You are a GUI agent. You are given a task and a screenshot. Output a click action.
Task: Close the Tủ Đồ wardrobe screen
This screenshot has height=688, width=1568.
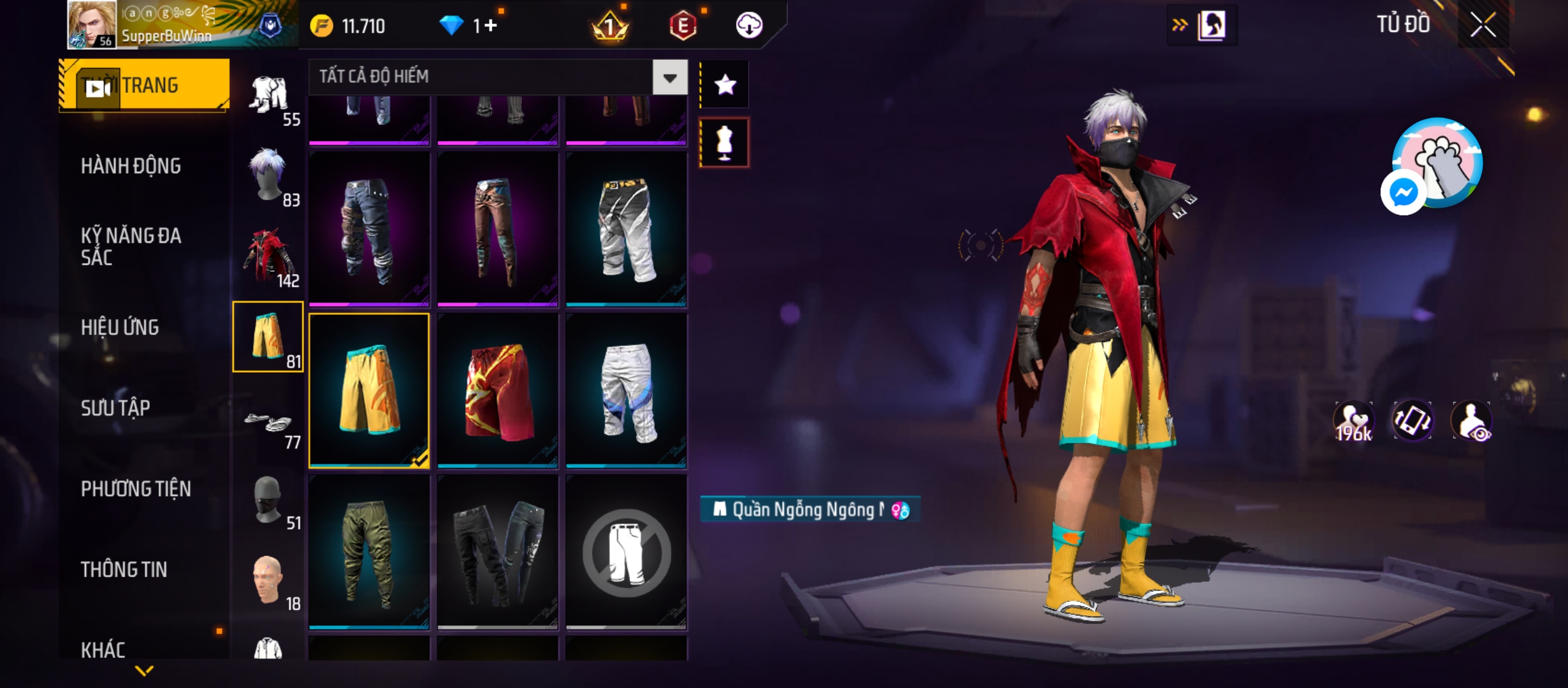tap(1483, 25)
